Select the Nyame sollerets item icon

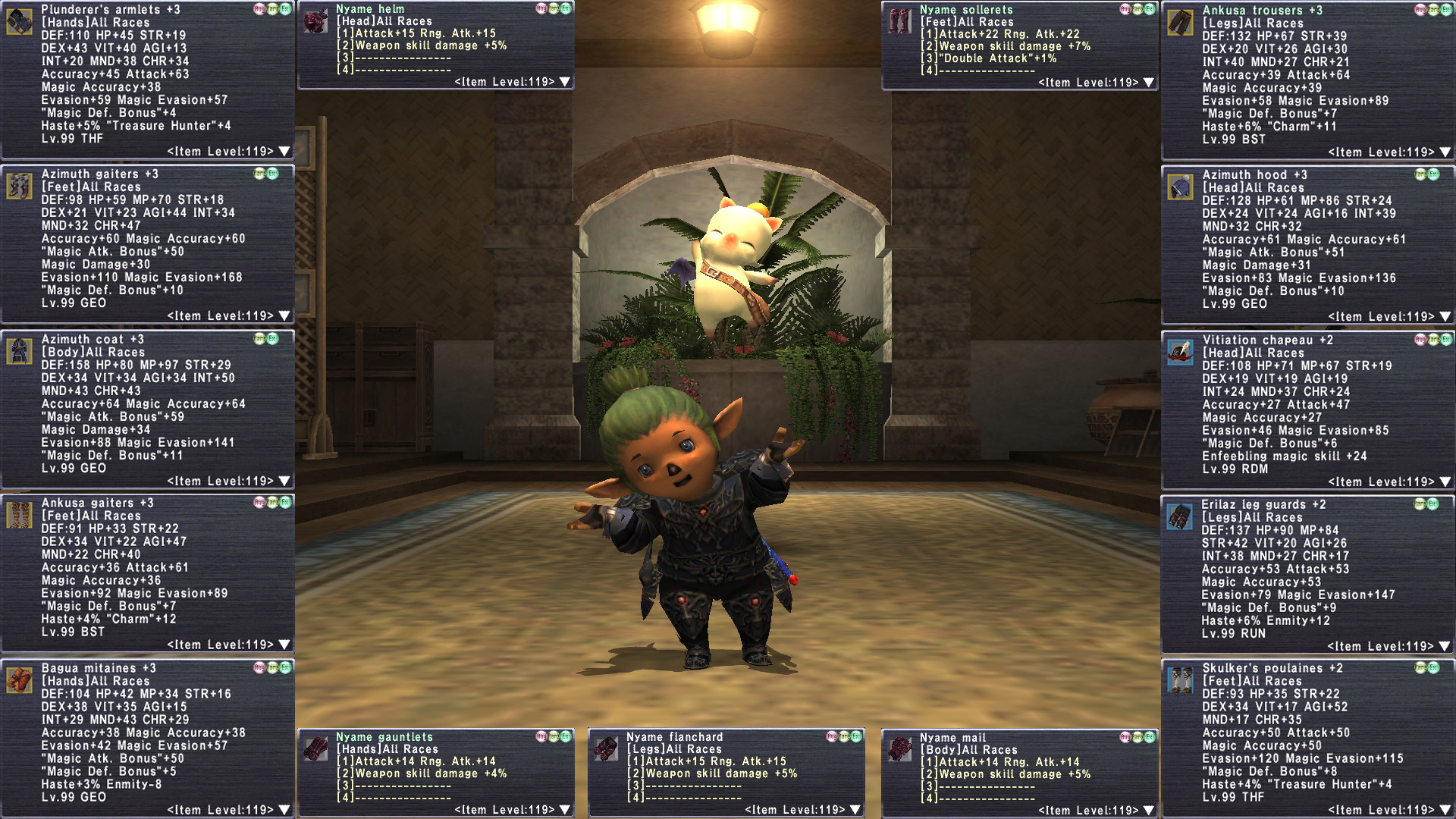(x=899, y=21)
